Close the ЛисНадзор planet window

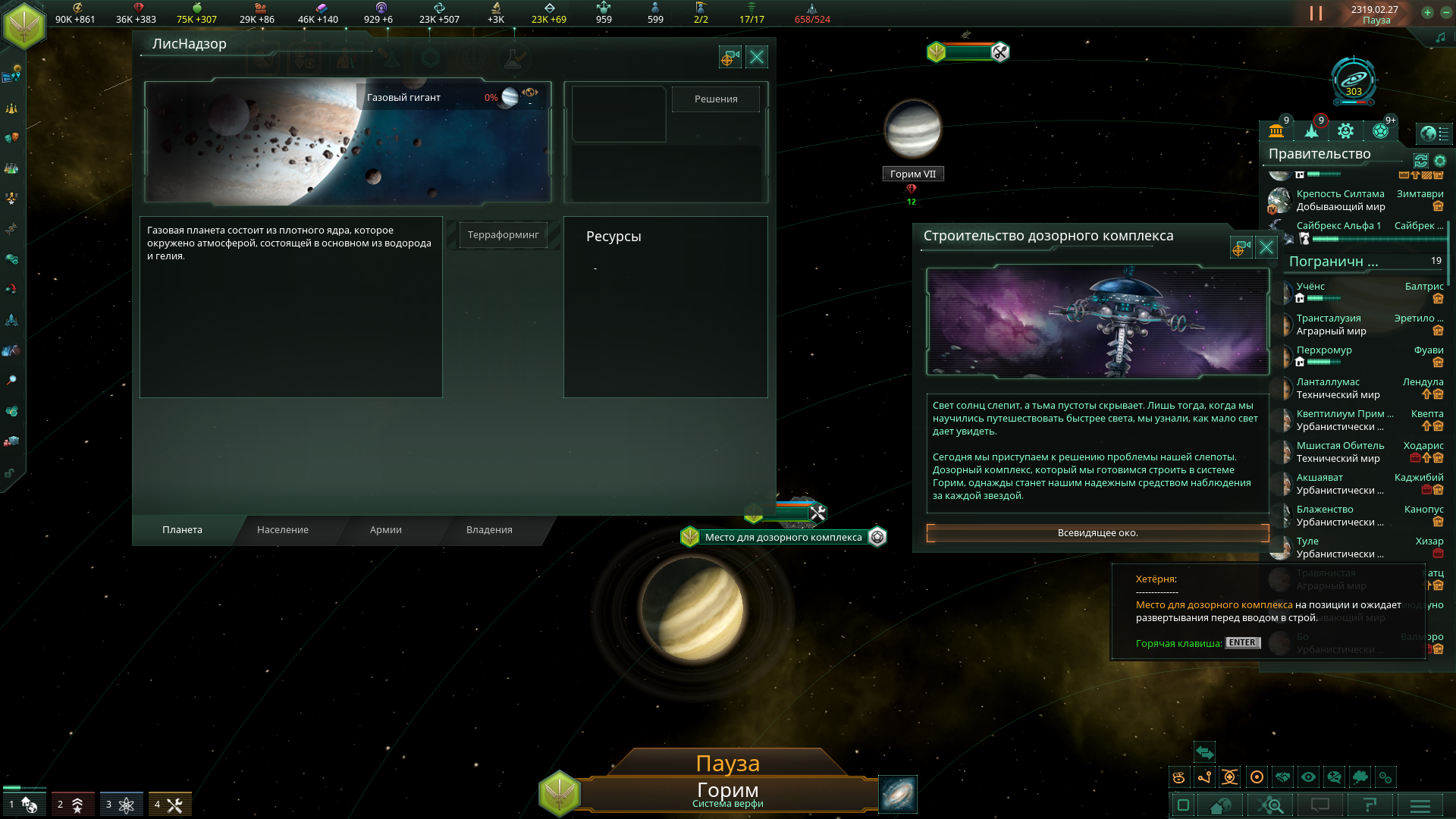[757, 57]
